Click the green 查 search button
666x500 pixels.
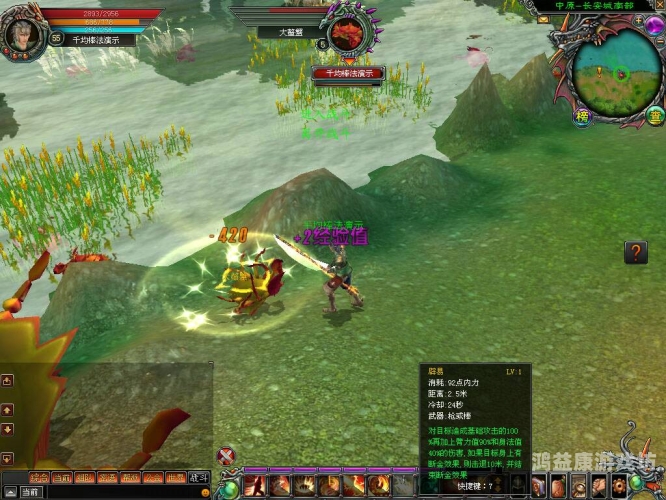click(654, 116)
